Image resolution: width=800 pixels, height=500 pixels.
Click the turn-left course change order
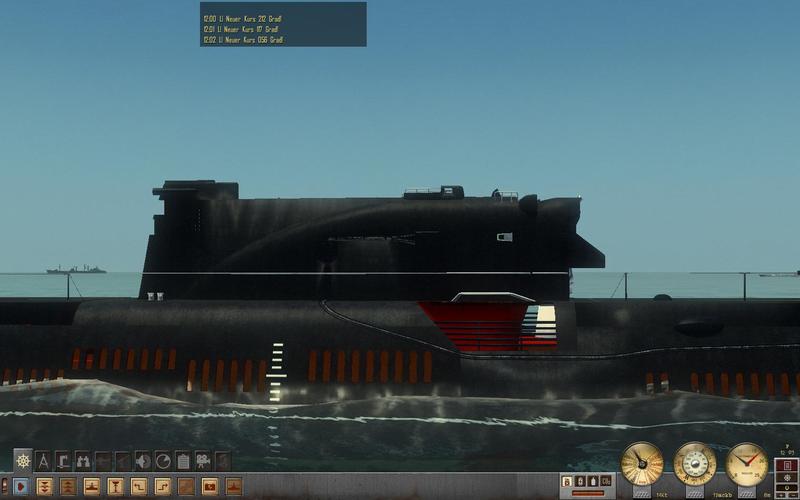[x=139, y=486]
